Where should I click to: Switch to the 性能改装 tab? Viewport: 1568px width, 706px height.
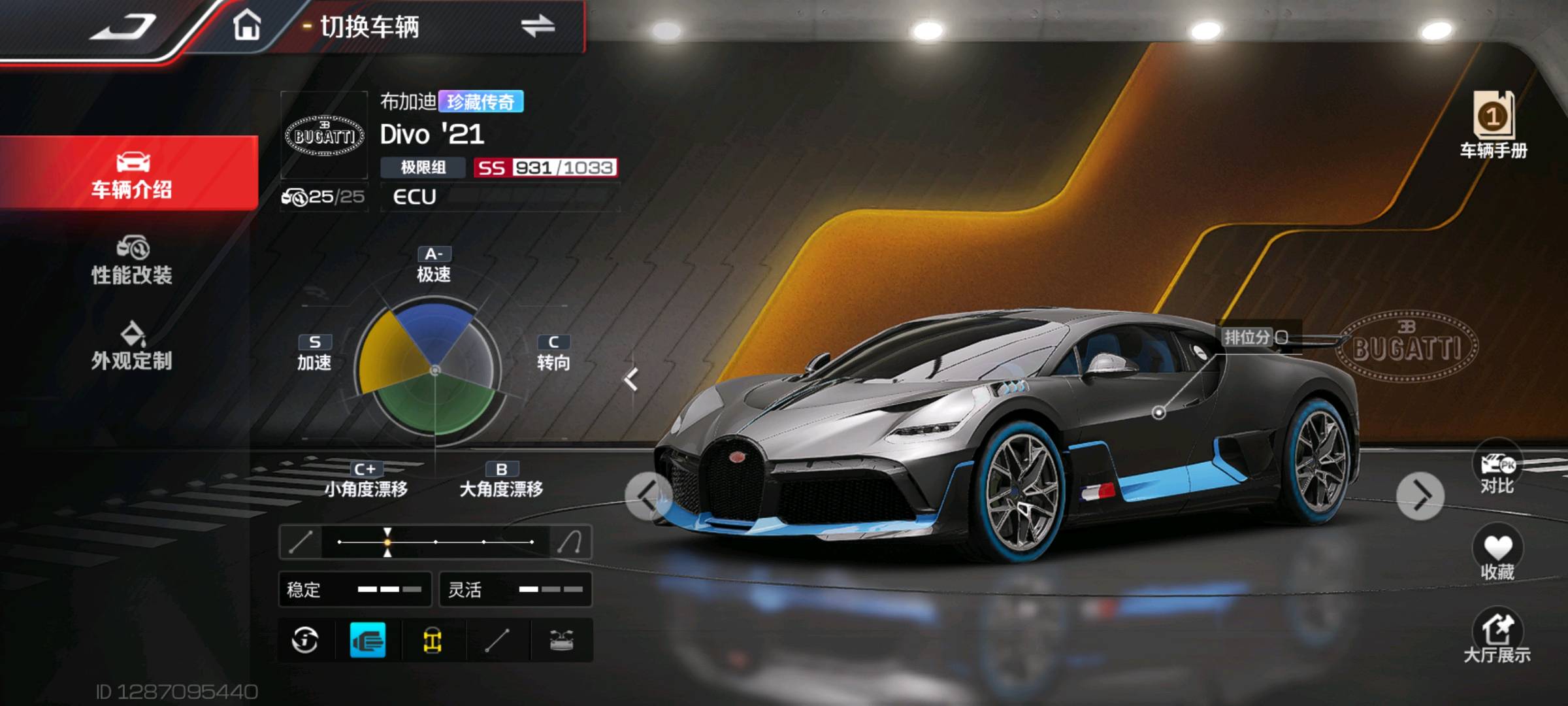(x=131, y=261)
